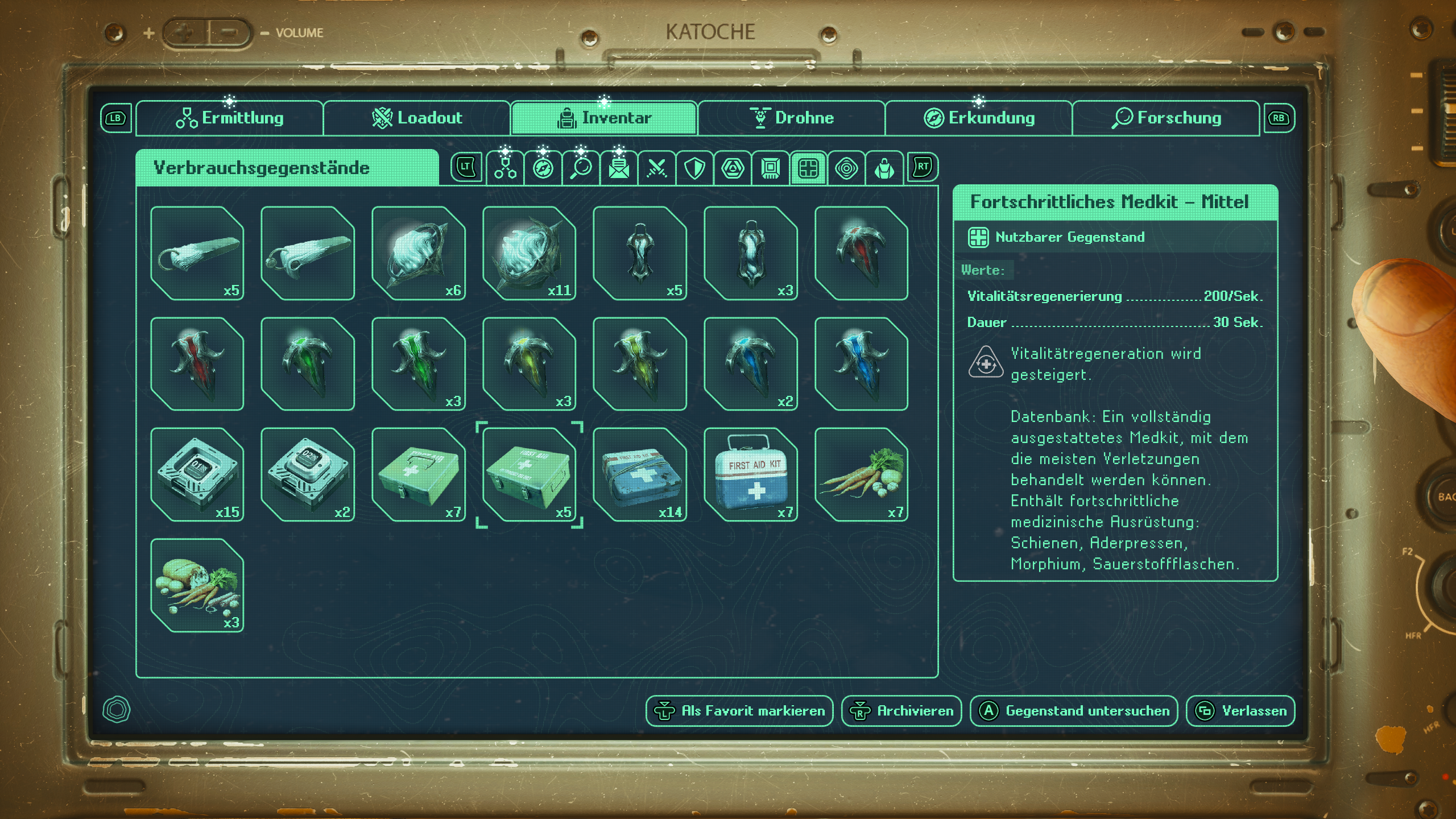Open the circuit chip components filter
Viewport: 1456px width, 819px height.
pos(771,167)
